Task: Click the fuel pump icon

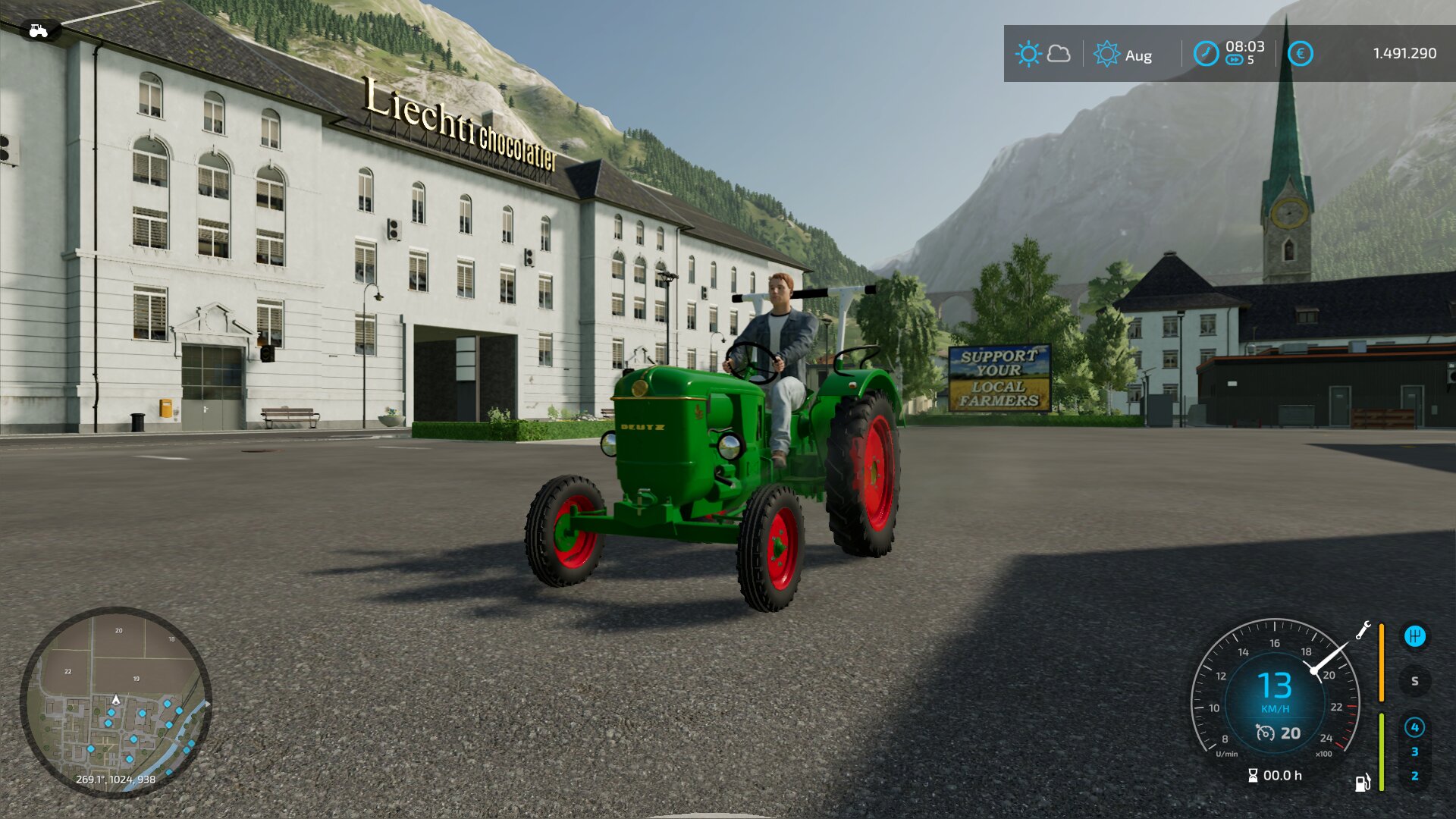Action: tap(1363, 783)
